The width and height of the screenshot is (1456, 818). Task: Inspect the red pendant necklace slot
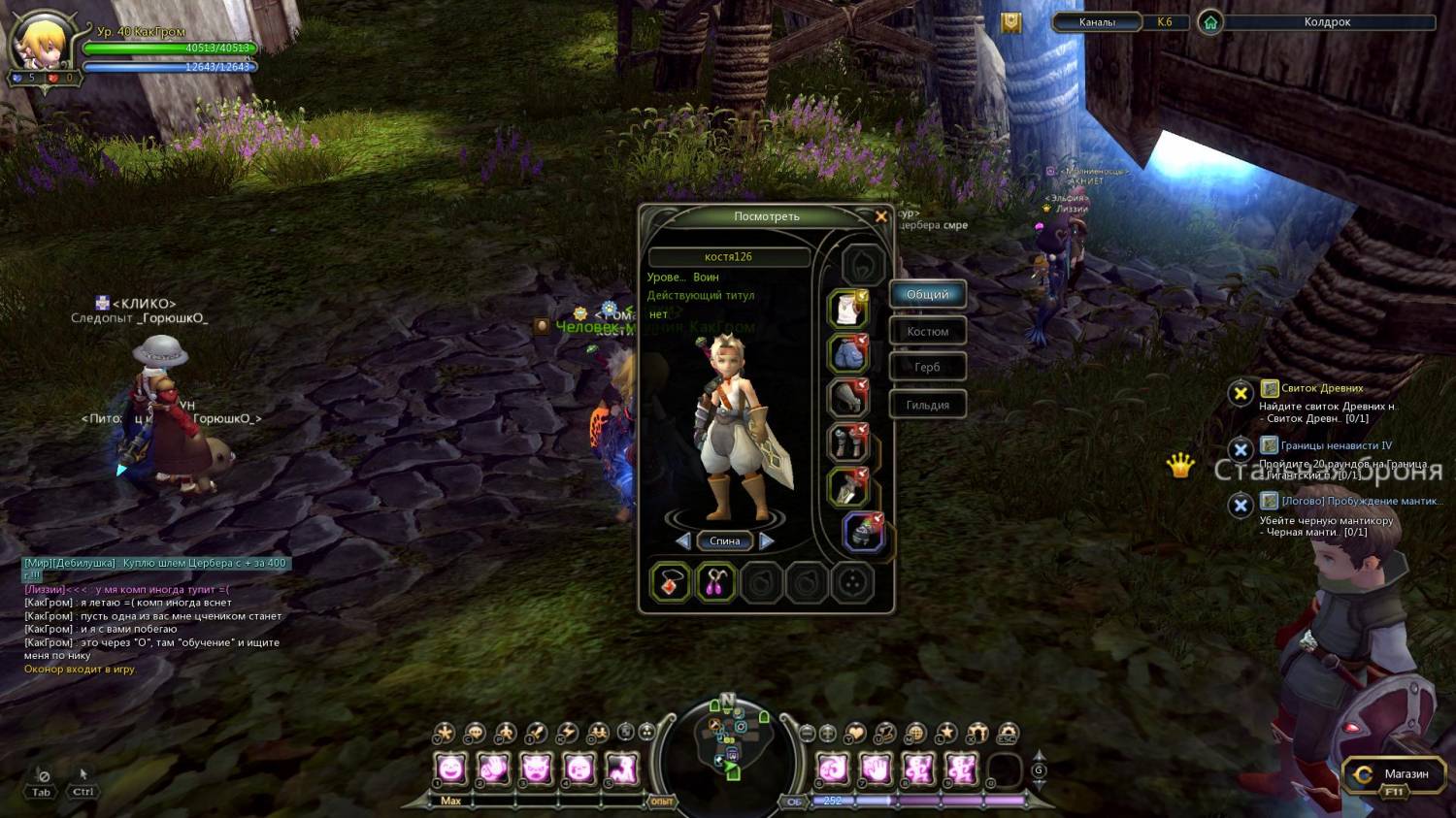pyautogui.click(x=670, y=582)
